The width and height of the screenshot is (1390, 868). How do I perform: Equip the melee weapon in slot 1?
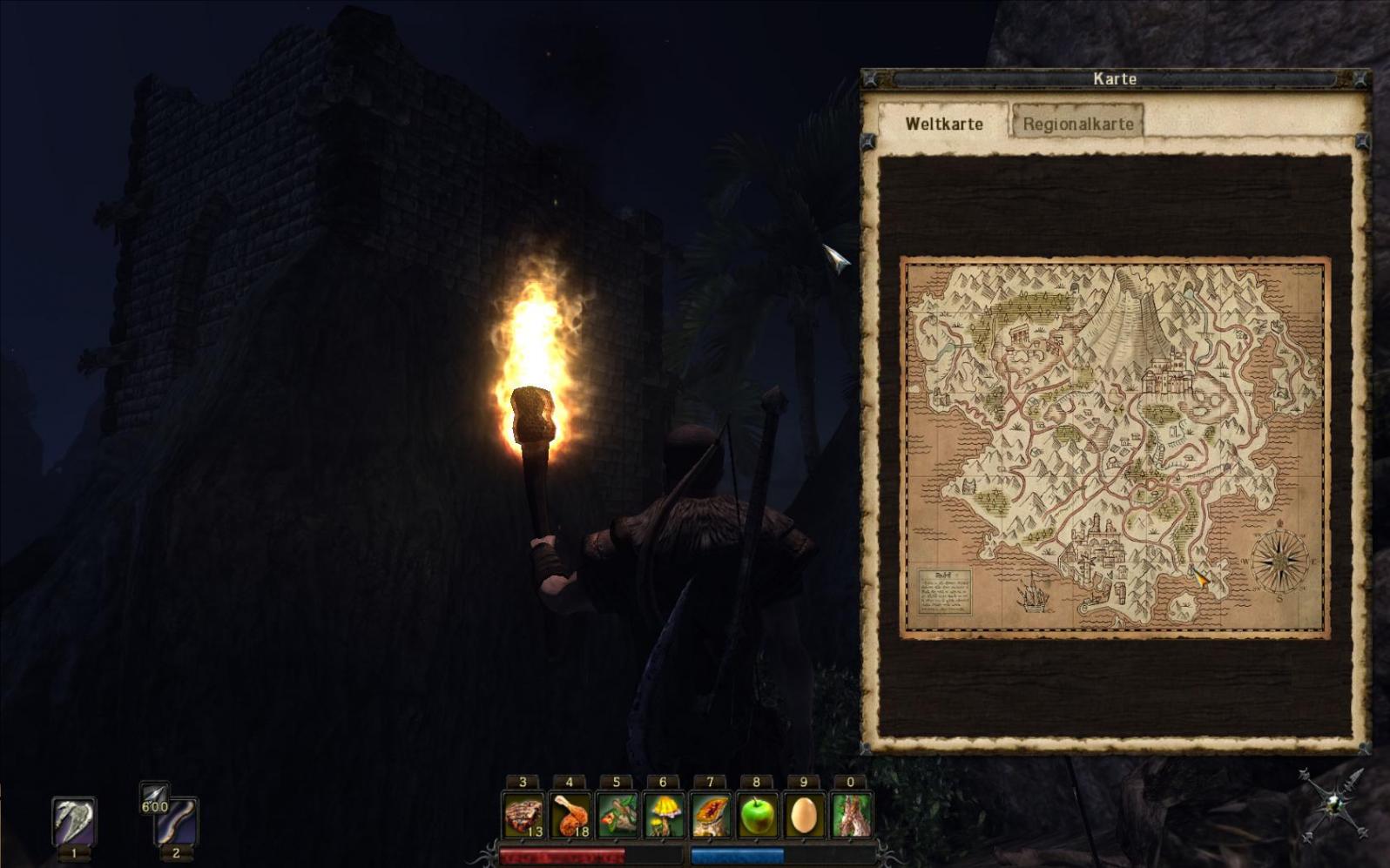[x=74, y=822]
